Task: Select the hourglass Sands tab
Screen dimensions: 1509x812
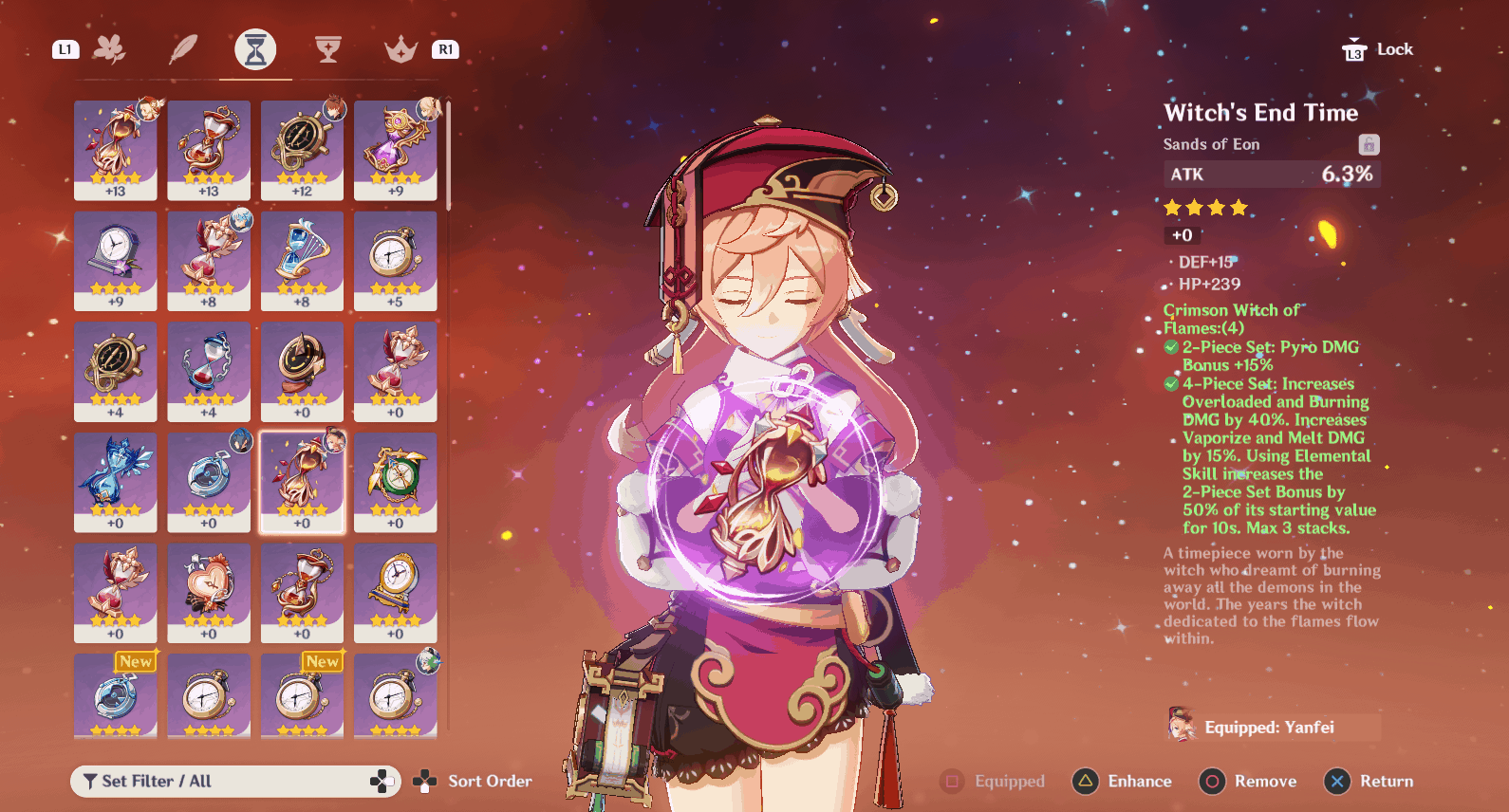Action: tap(255, 49)
